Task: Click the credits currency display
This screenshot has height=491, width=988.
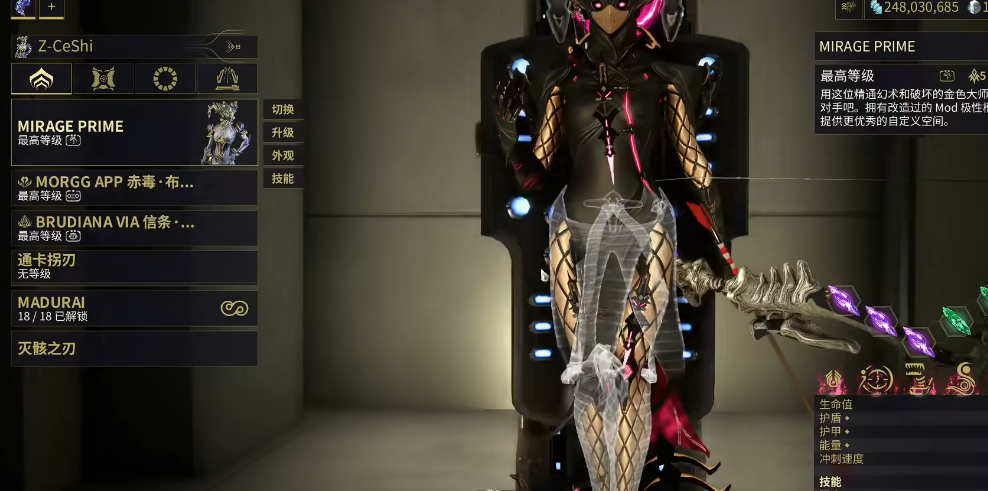Action: click(x=913, y=8)
